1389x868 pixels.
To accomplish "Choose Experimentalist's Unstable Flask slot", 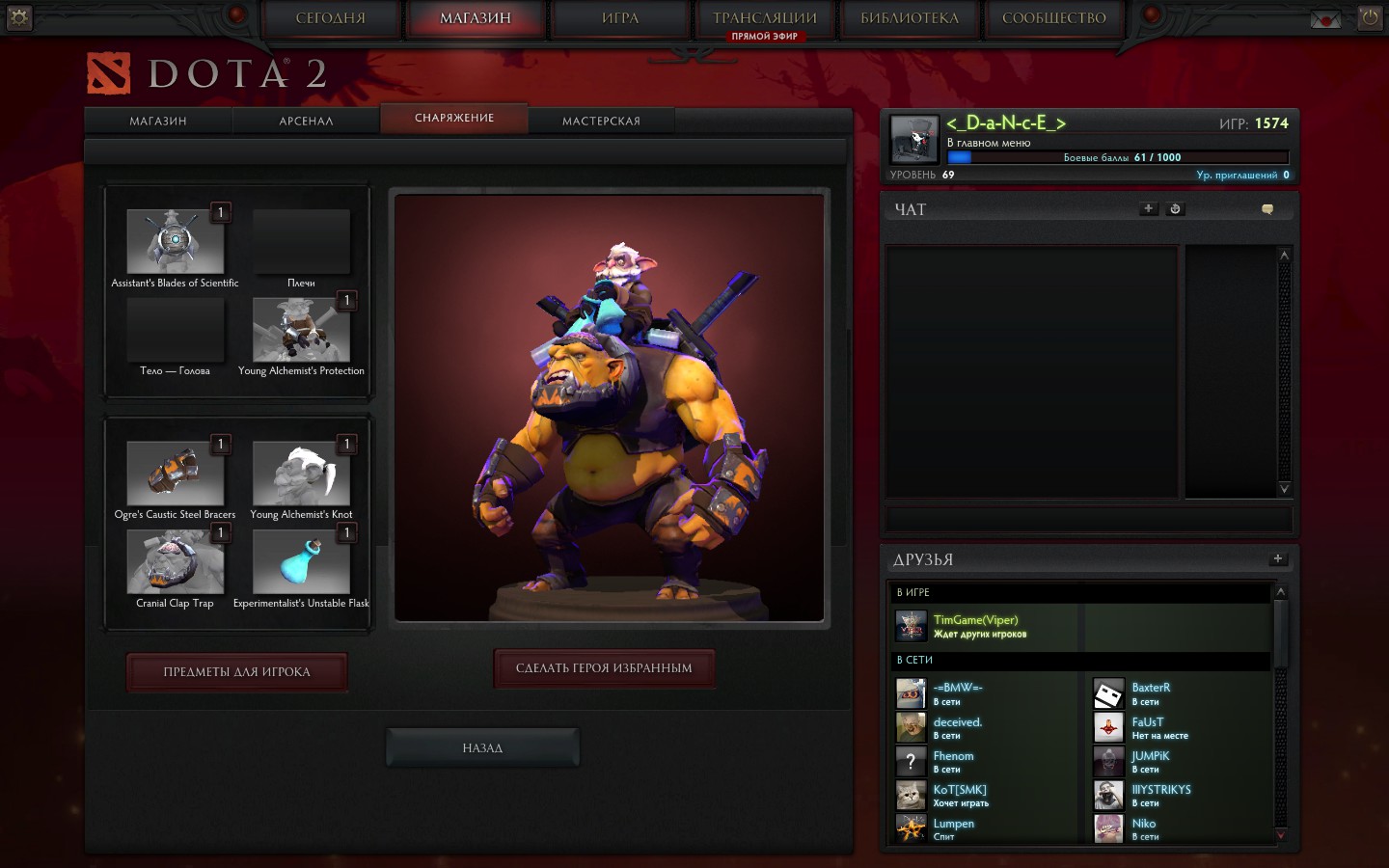I will click(301, 562).
